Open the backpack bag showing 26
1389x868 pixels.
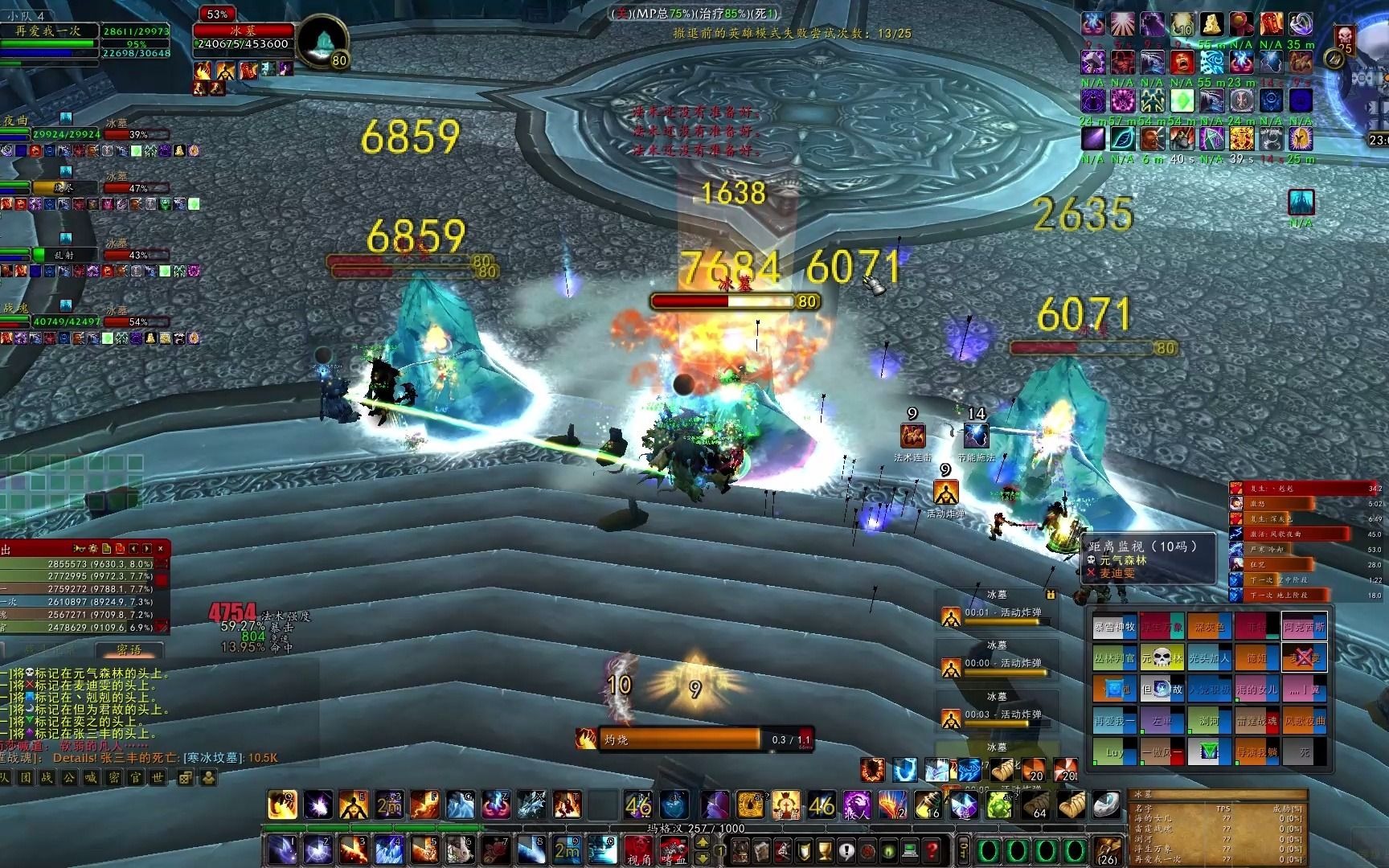click(1108, 850)
